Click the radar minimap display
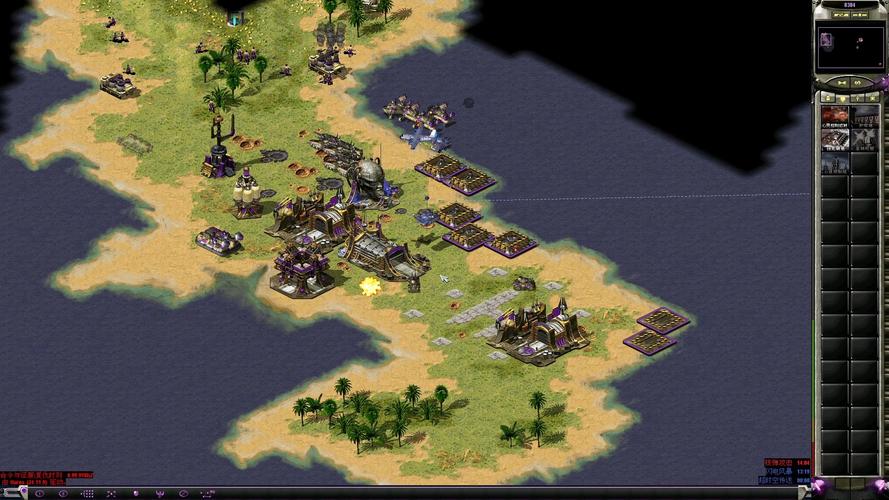 coord(849,47)
